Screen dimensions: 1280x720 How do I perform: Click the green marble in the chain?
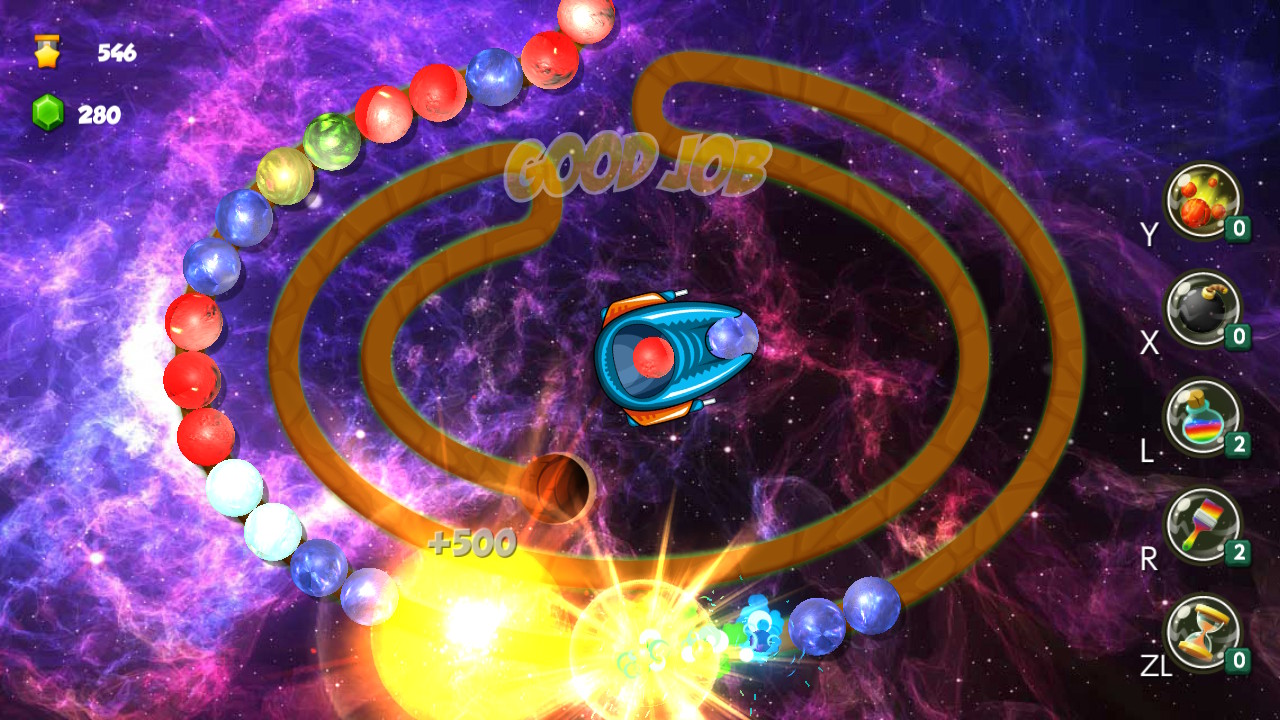pyautogui.click(x=333, y=140)
